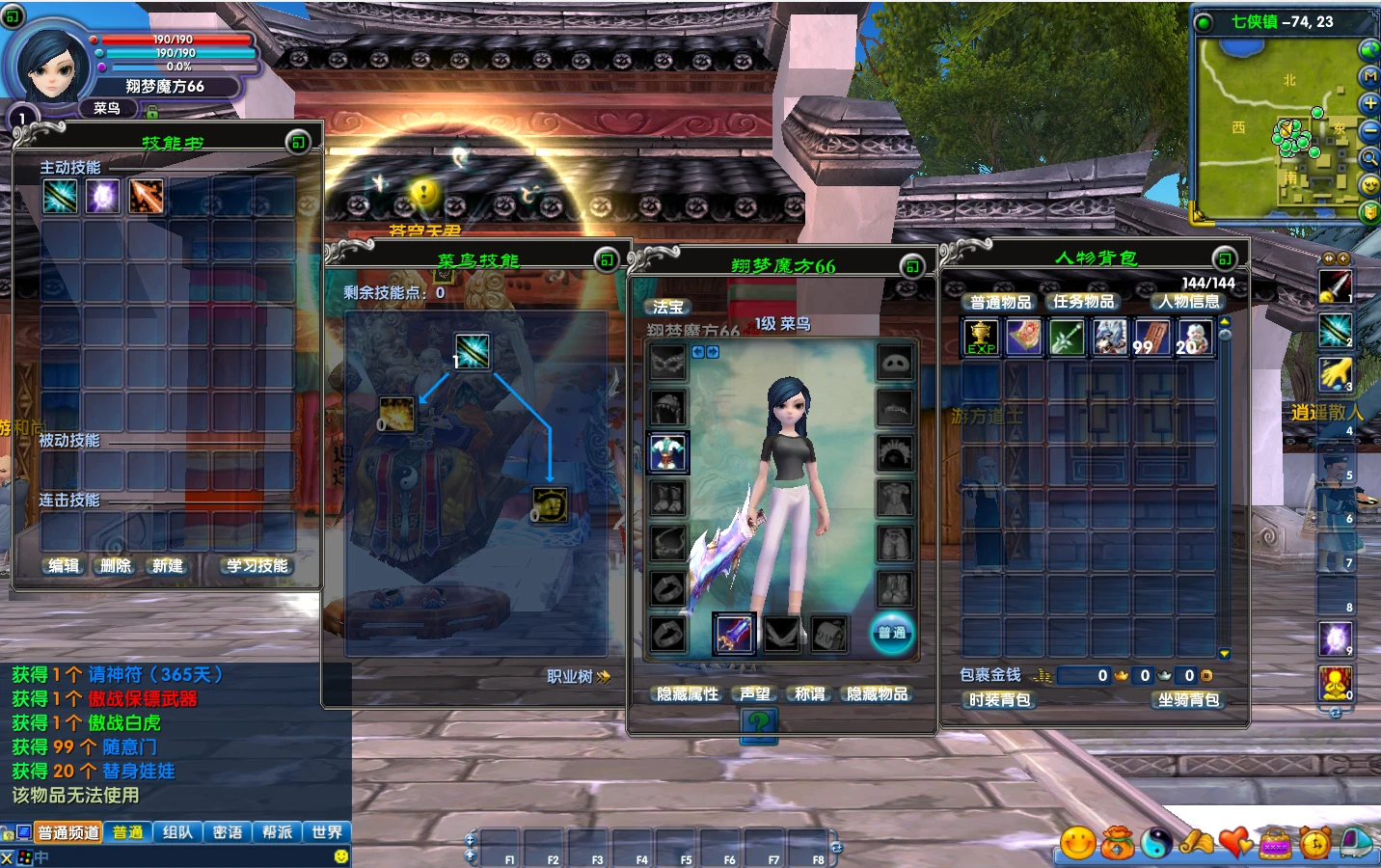Select the 组队 team chat channel
Viewport: 1381px width, 868px height.
(x=177, y=832)
